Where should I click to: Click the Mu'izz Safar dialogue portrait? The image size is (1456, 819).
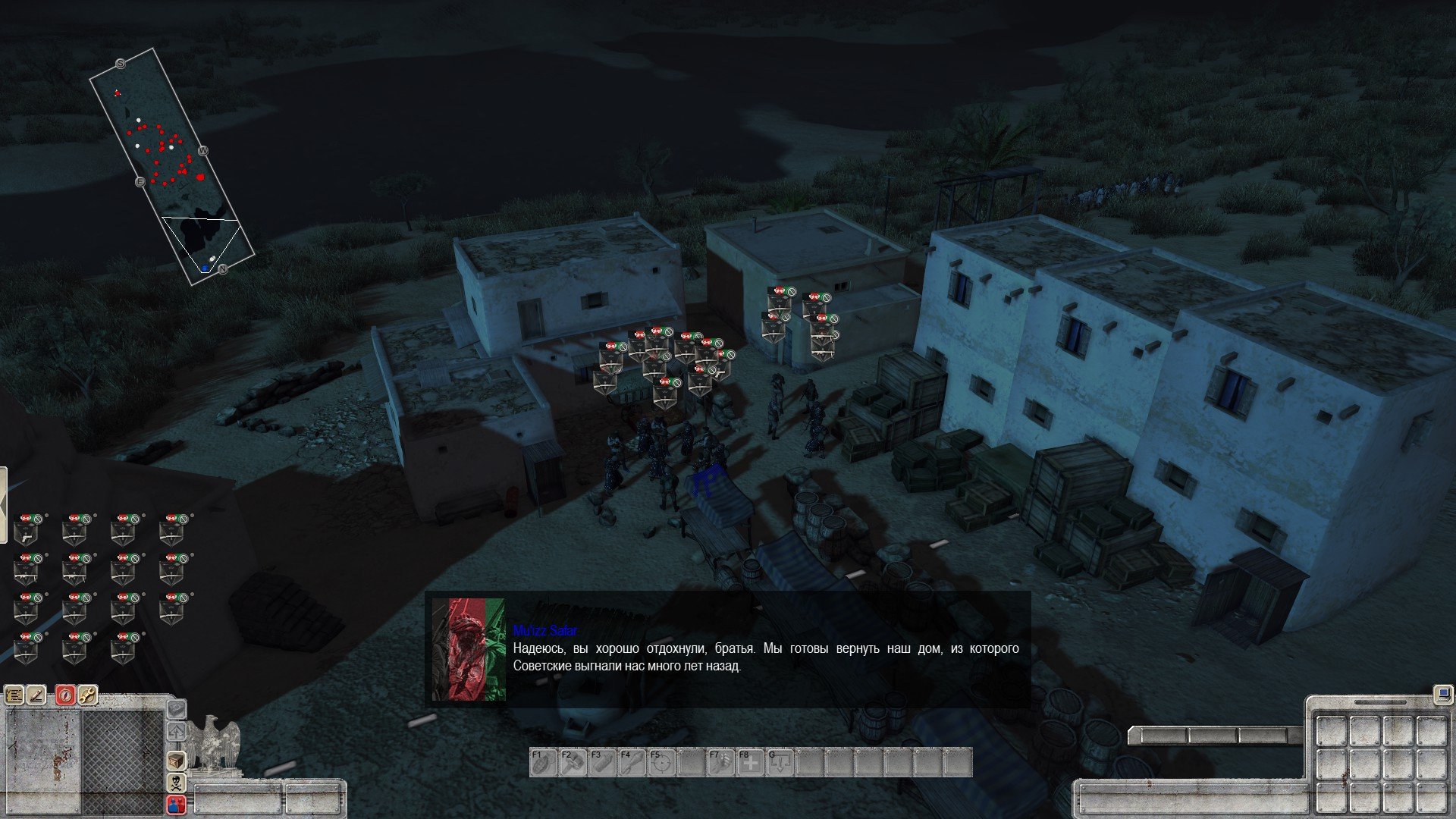coord(468,649)
